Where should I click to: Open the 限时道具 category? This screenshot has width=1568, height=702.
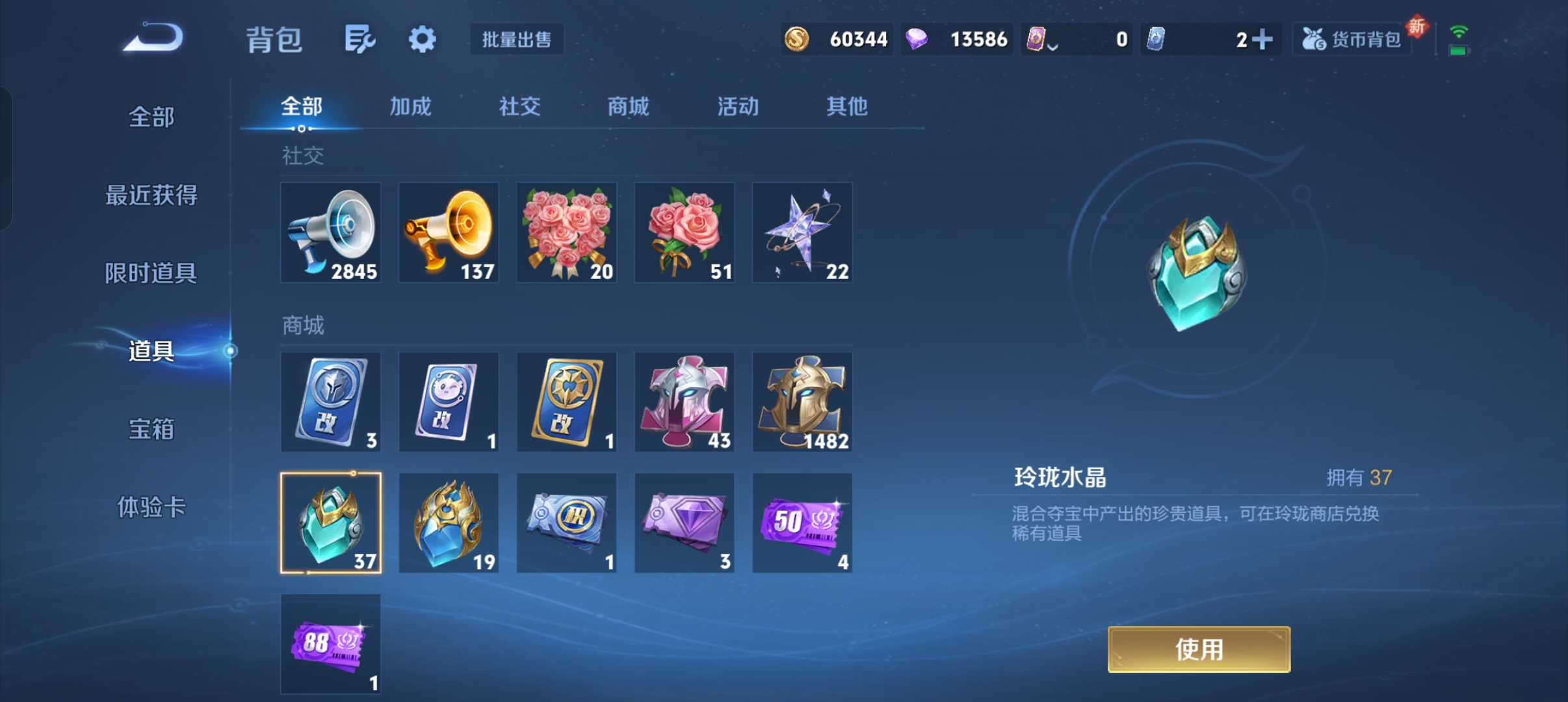[151, 273]
